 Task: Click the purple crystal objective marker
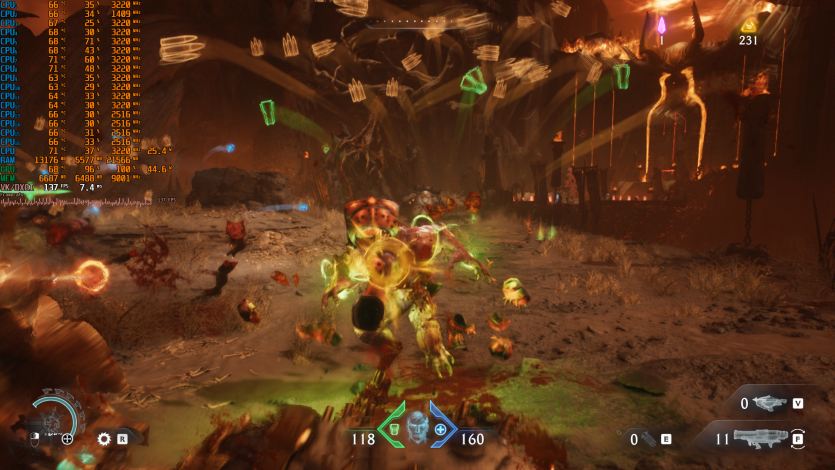coord(660,24)
